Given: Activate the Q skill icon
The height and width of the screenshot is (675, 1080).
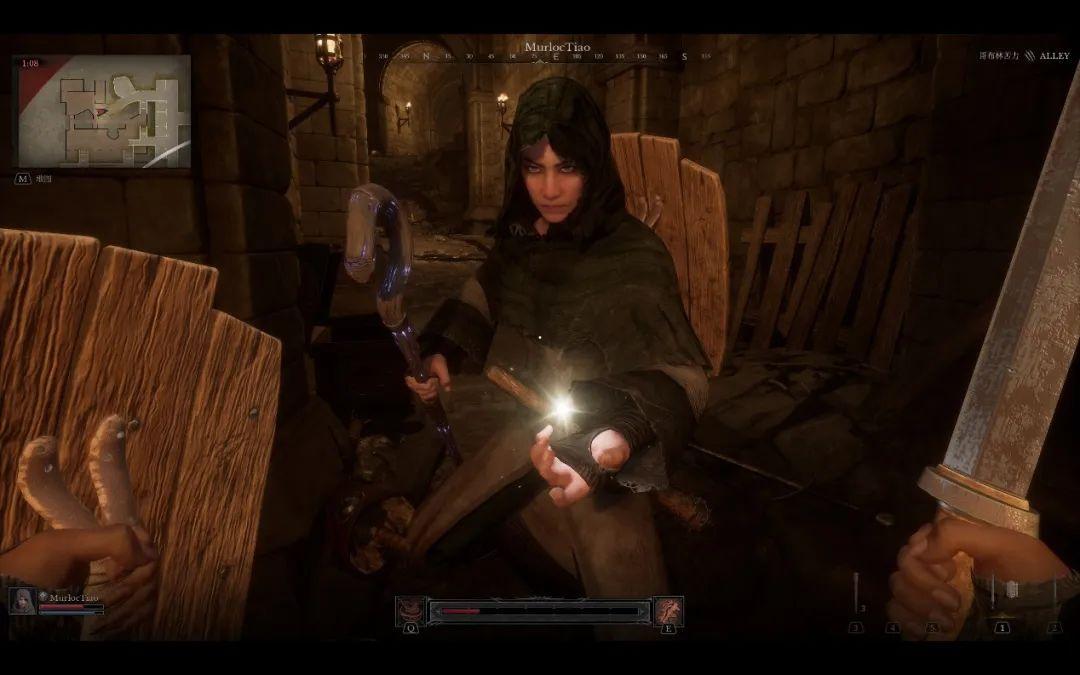Looking at the screenshot, I should pos(410,610).
